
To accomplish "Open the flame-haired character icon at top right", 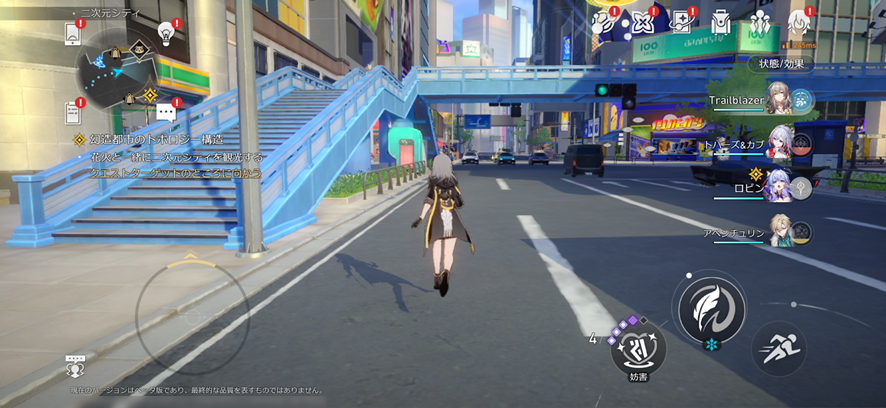I will pyautogui.click(x=798, y=21).
